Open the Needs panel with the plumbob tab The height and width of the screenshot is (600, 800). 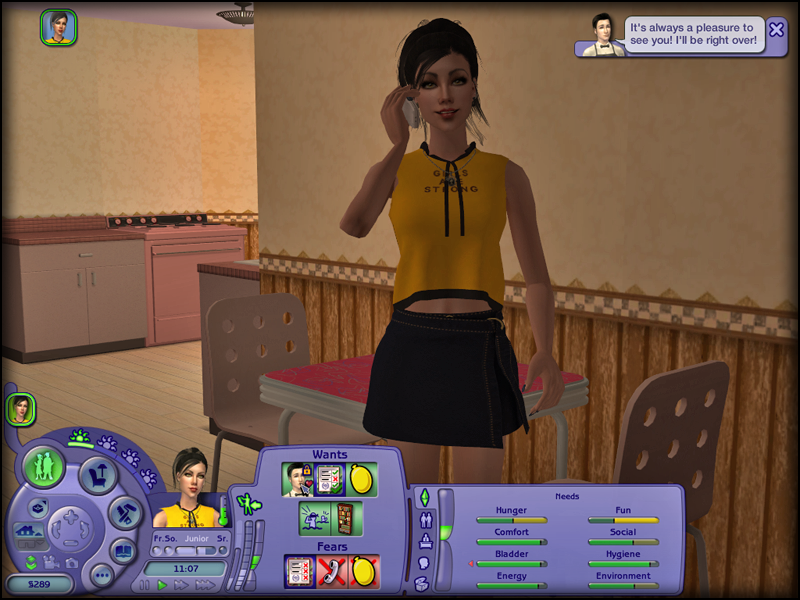(x=423, y=497)
